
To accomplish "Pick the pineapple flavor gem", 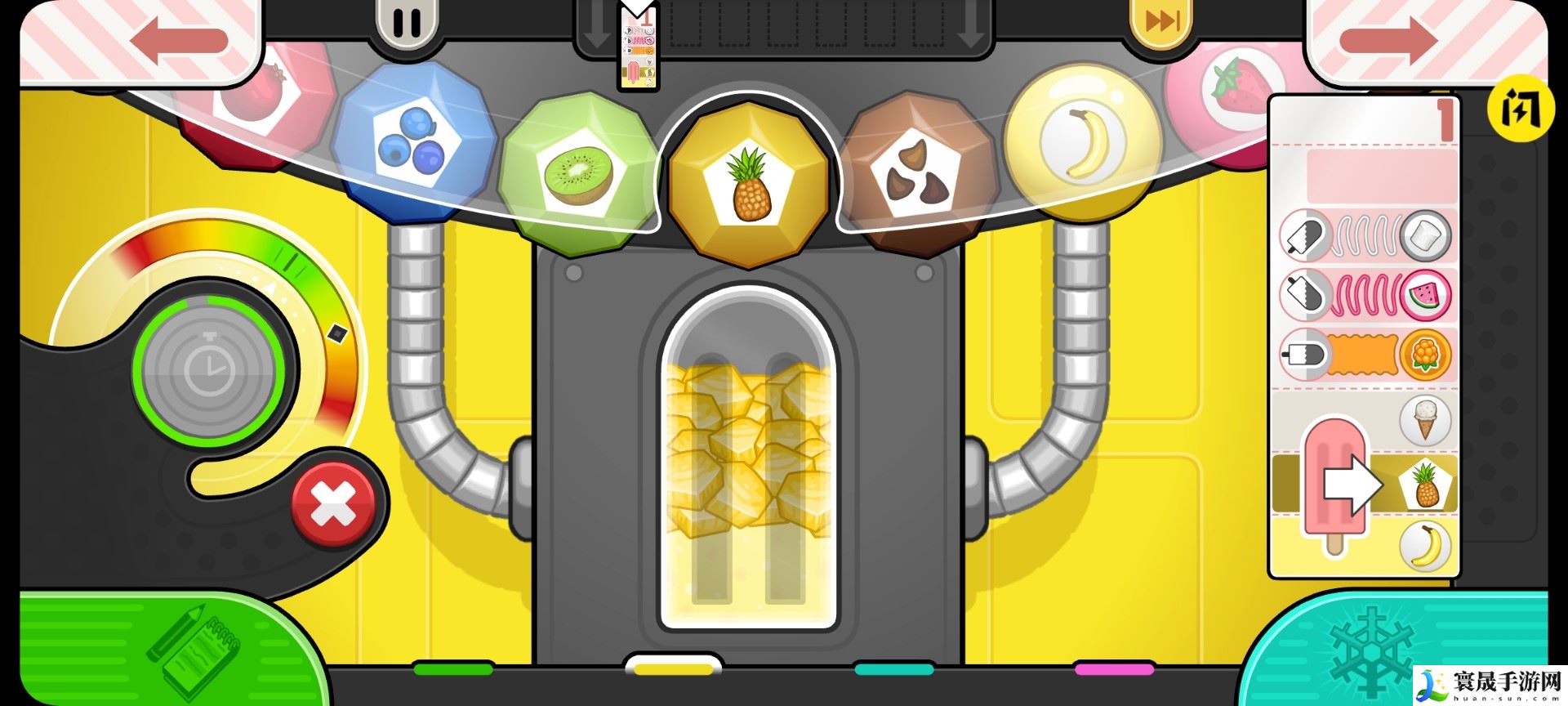I will click(750, 184).
